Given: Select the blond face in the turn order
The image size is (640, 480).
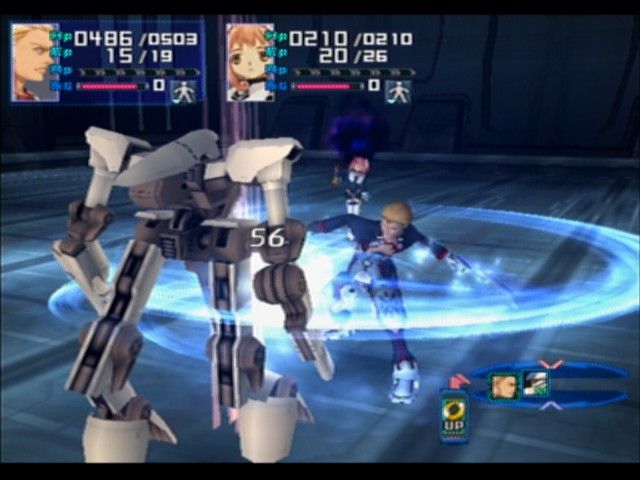Looking at the screenshot, I should [x=503, y=385].
